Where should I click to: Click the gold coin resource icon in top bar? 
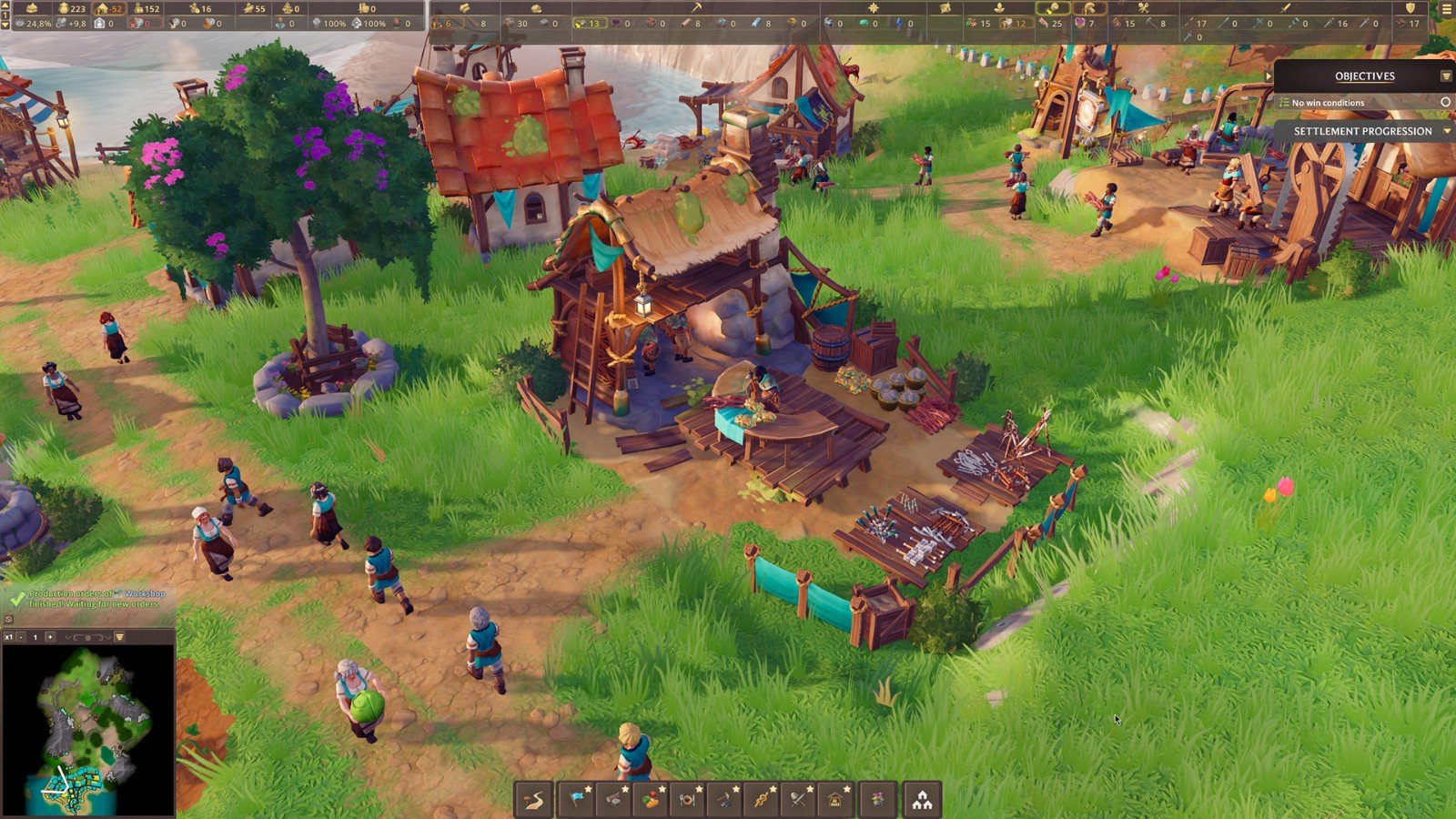coord(64,9)
